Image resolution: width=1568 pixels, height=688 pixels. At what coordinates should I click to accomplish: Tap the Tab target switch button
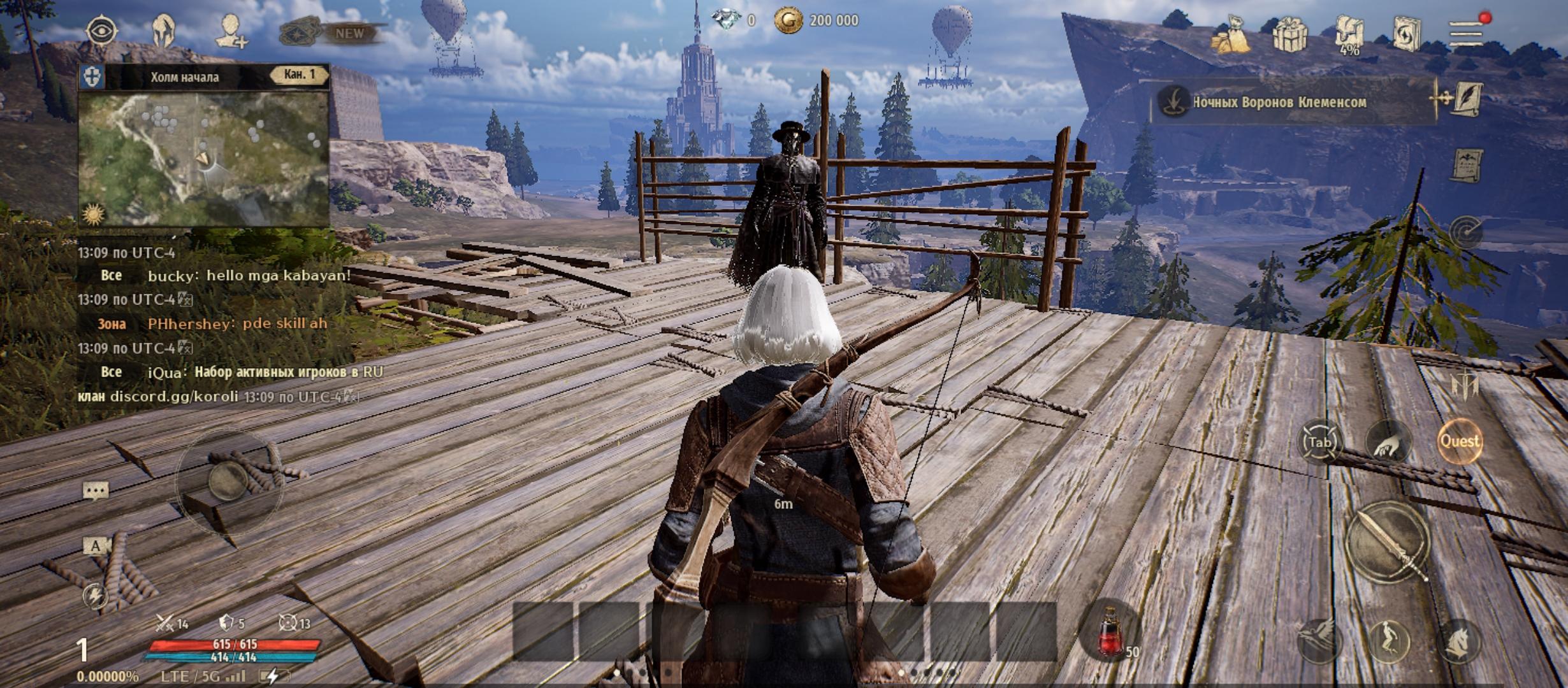coord(1318,442)
